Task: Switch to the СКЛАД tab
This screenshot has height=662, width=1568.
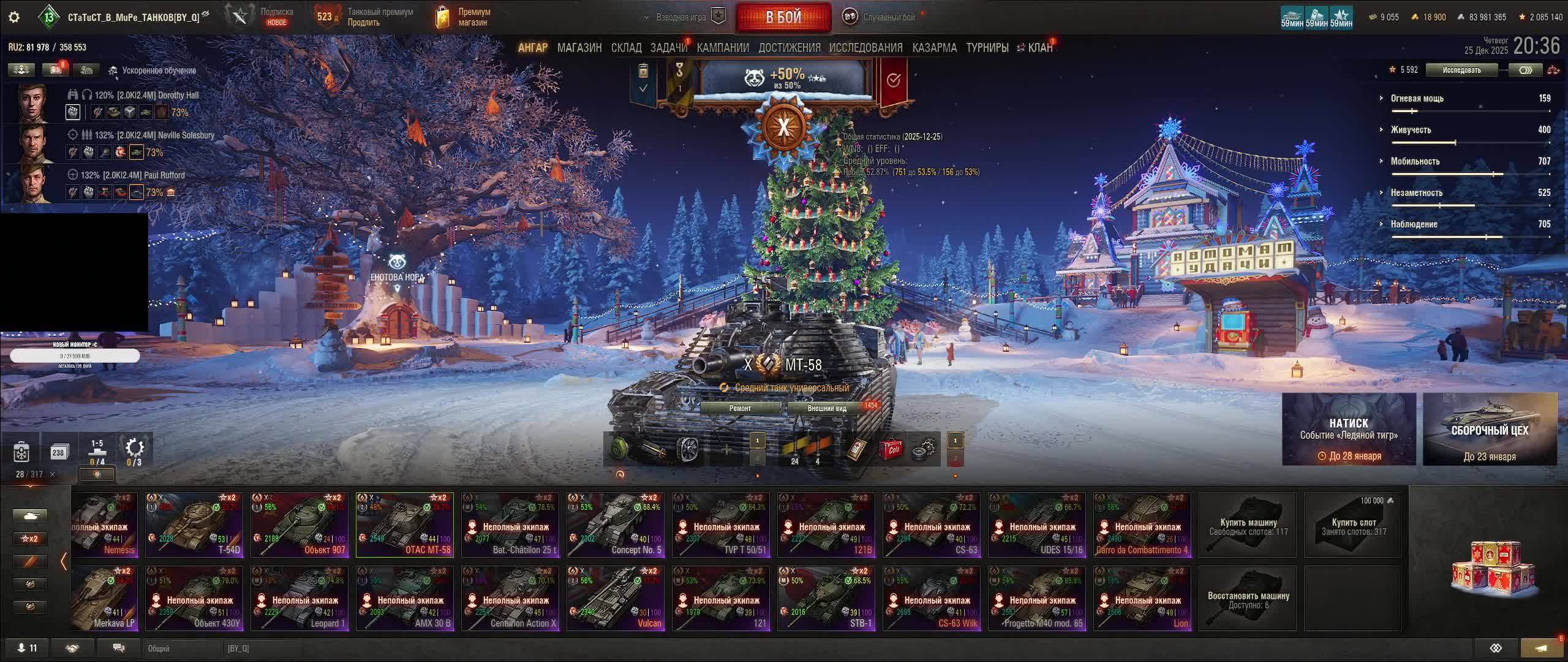Action: [x=626, y=48]
